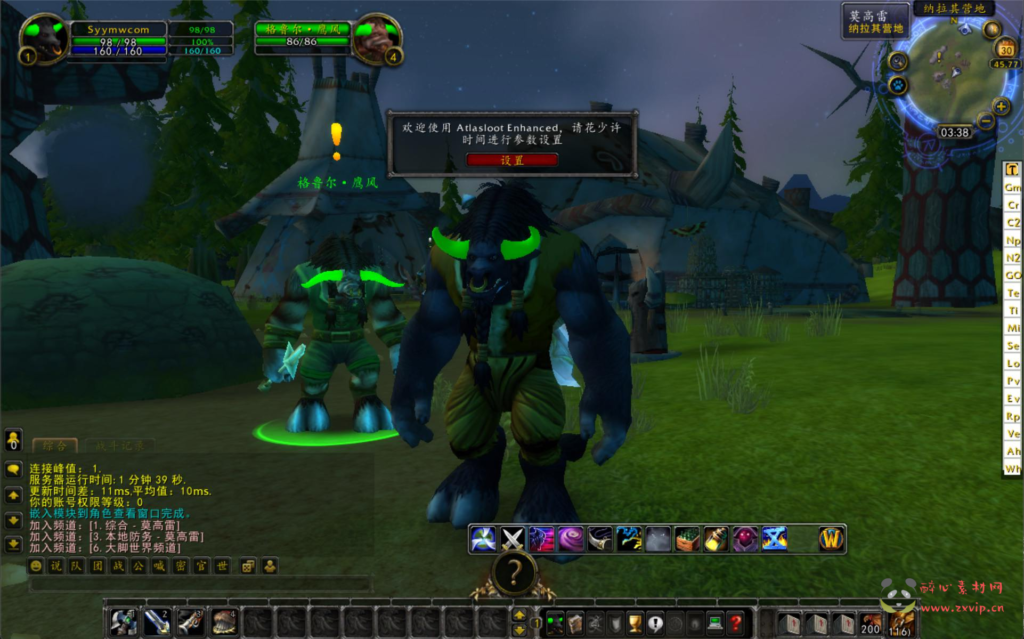Click the Gm entry in the side list
The width and height of the screenshot is (1024, 639).
[1012, 188]
